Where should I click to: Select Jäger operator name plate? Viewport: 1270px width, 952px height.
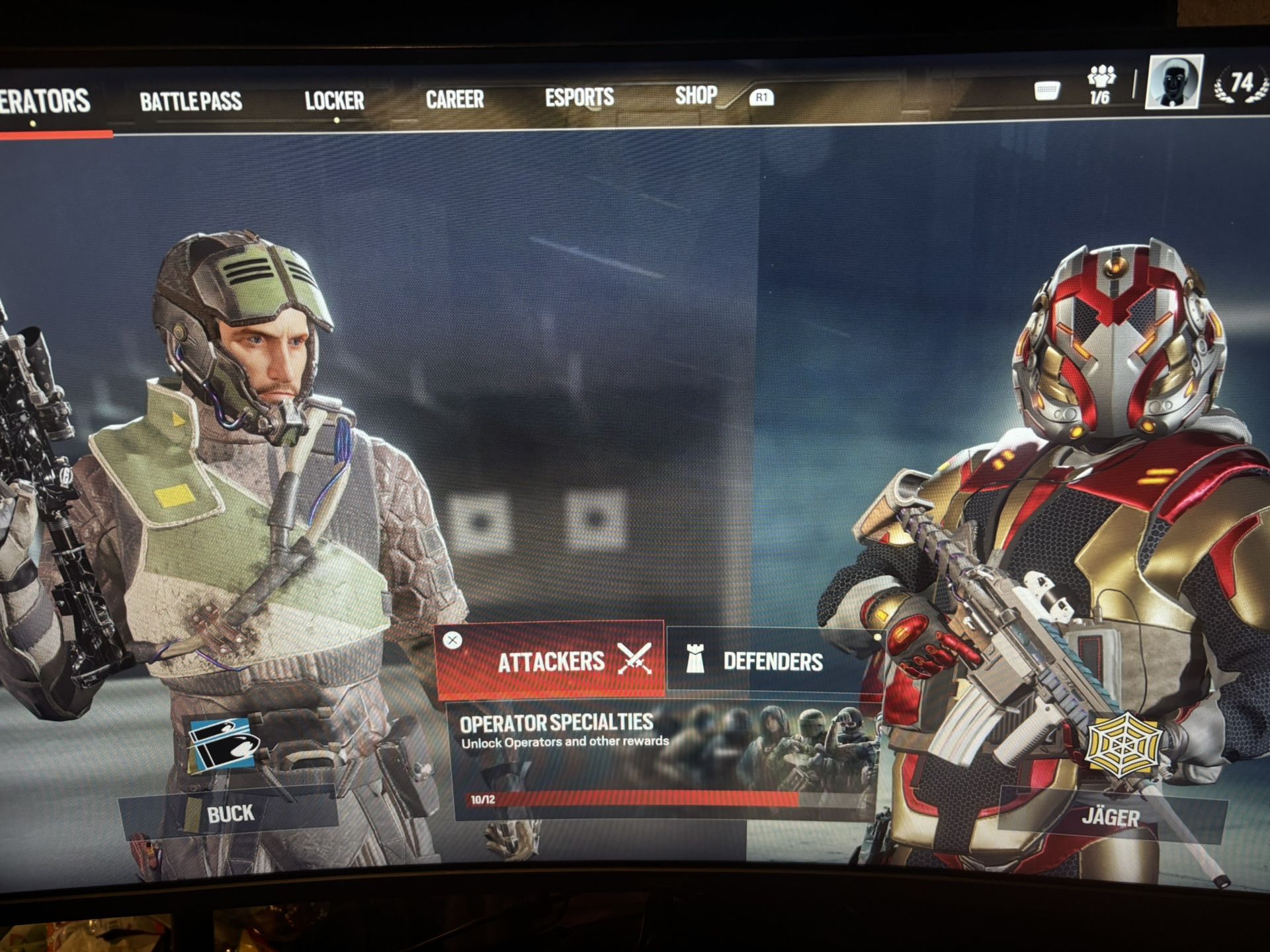(1111, 818)
